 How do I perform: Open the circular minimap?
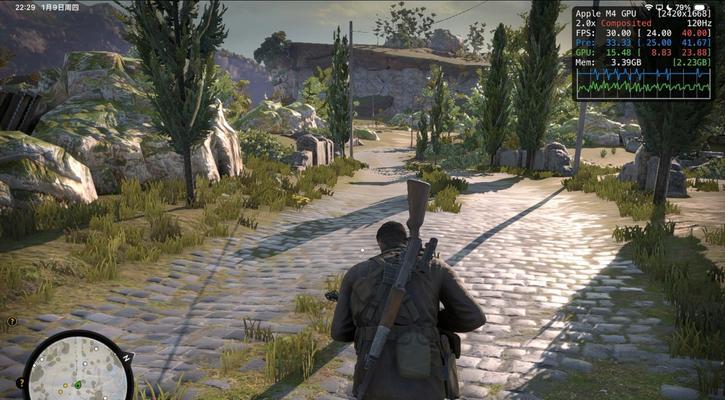(77, 368)
